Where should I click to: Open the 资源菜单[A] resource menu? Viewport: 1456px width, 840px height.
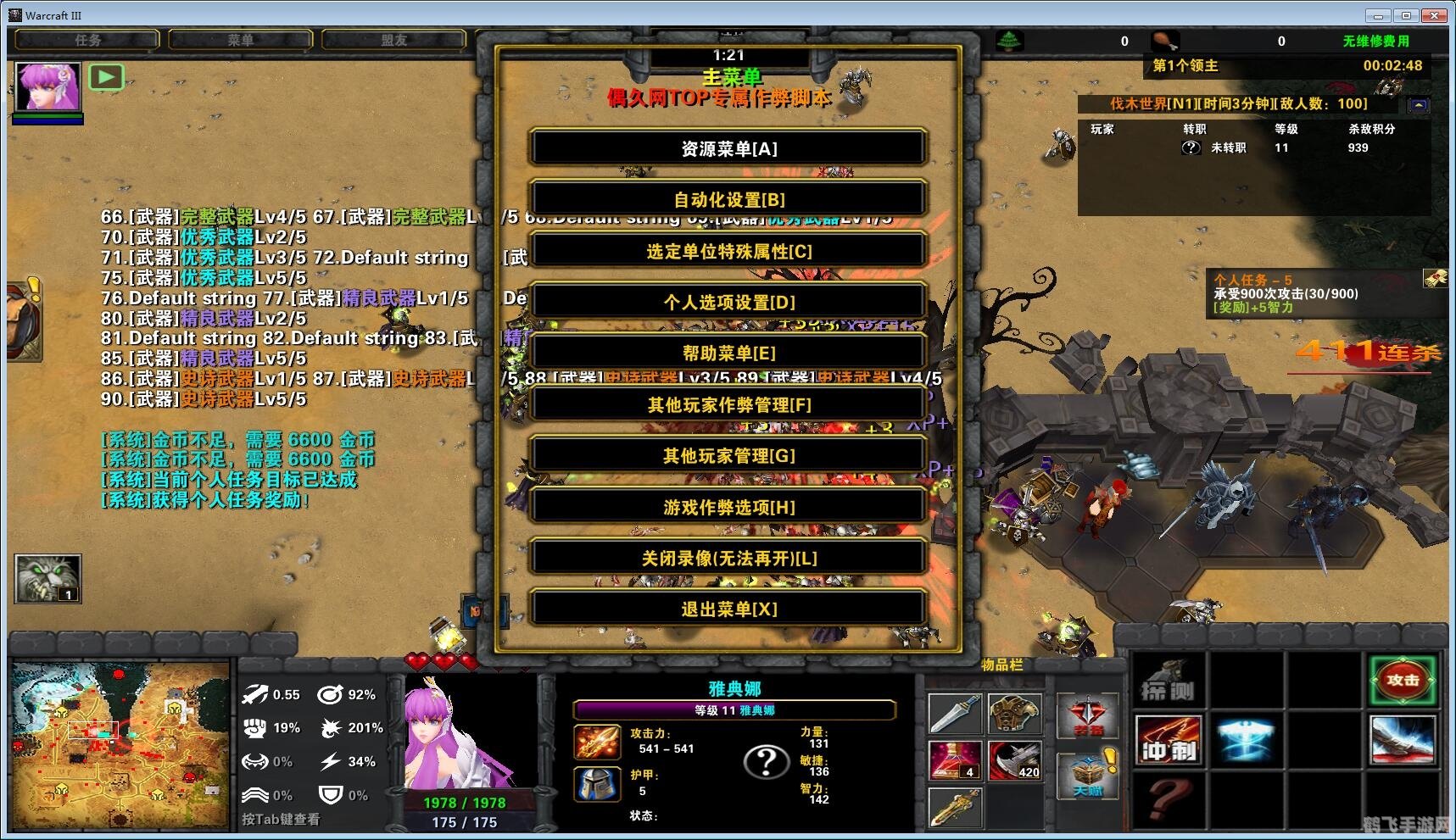pos(728,148)
